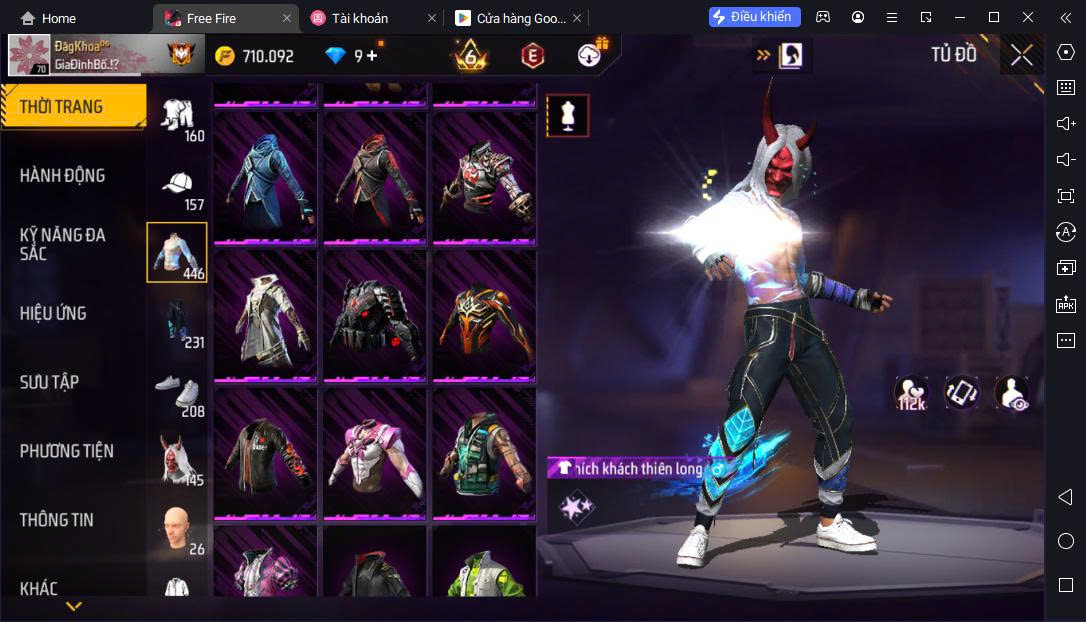Pick the red oni mask subcategory

point(178,460)
